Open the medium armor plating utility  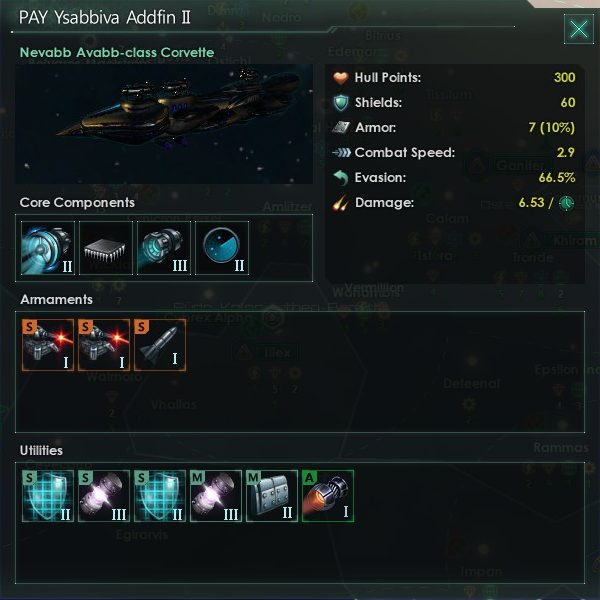pos(272,496)
